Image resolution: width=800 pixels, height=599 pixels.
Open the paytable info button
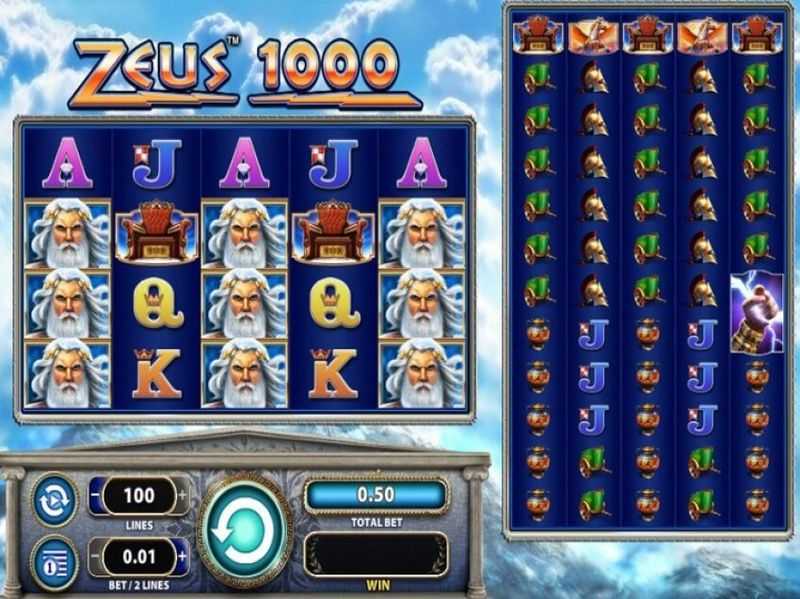(52, 556)
